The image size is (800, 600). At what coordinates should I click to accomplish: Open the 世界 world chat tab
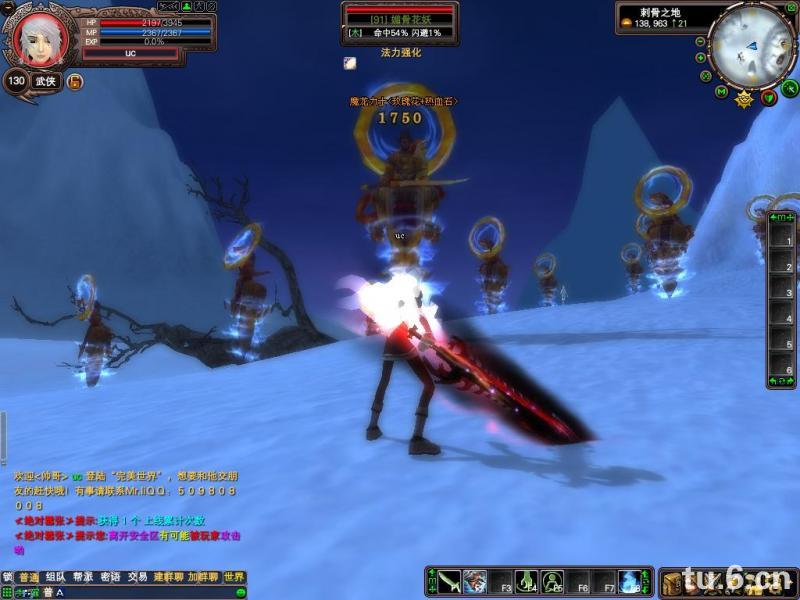click(x=234, y=577)
